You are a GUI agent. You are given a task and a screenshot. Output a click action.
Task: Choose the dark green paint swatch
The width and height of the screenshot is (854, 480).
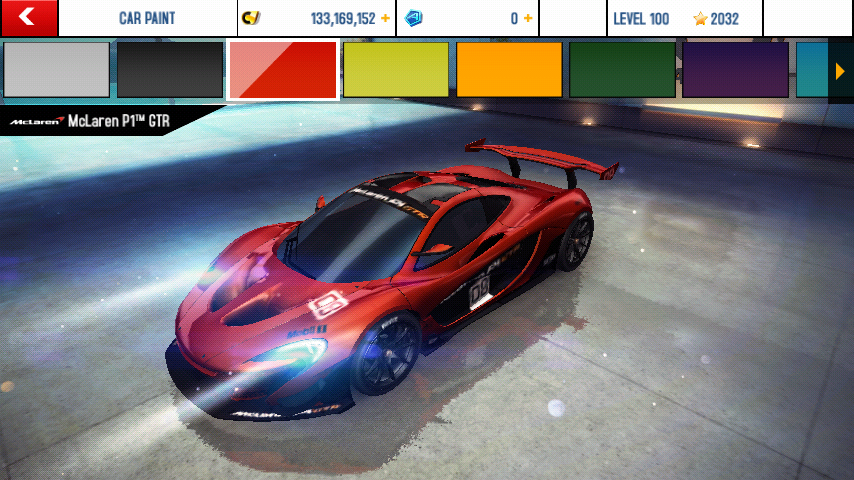coord(622,70)
